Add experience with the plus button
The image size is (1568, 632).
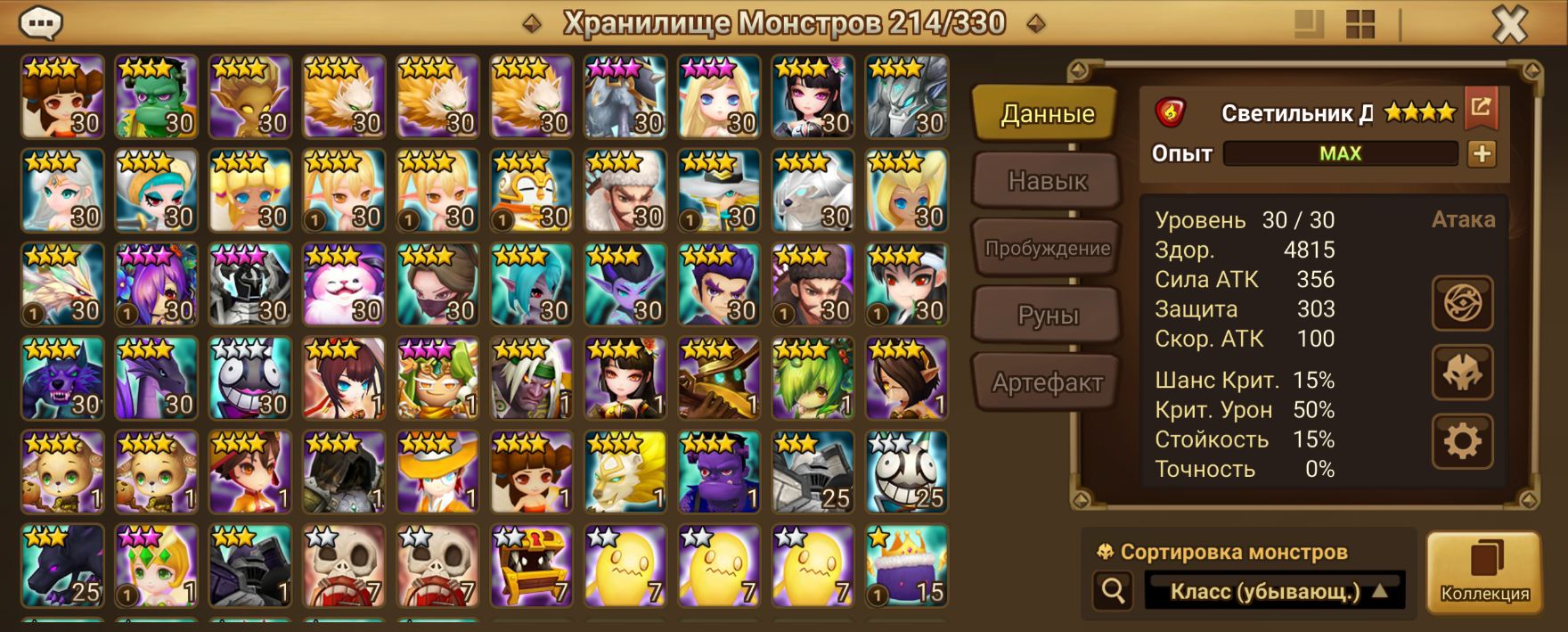point(1482,153)
